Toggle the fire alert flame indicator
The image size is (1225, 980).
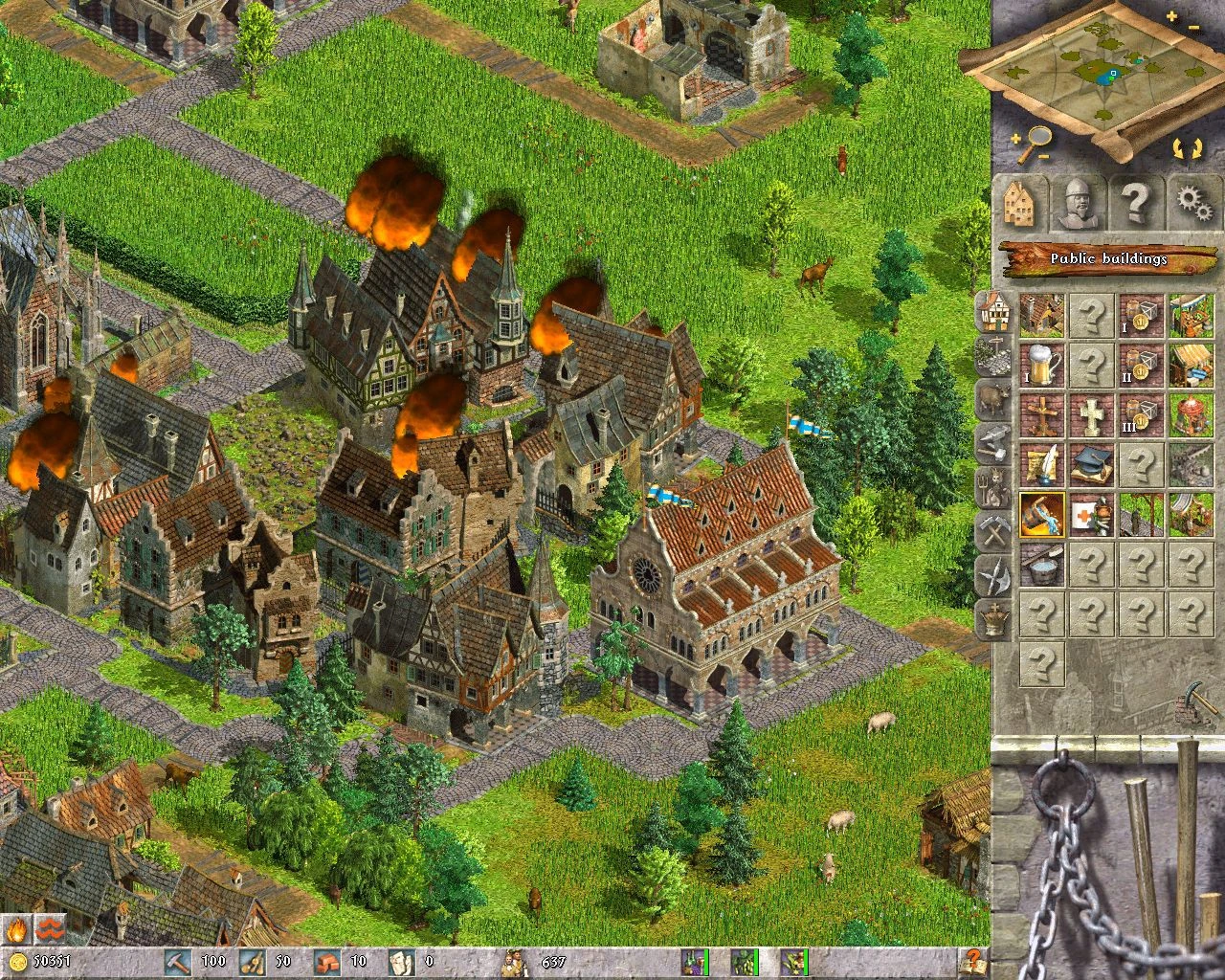tap(16, 929)
